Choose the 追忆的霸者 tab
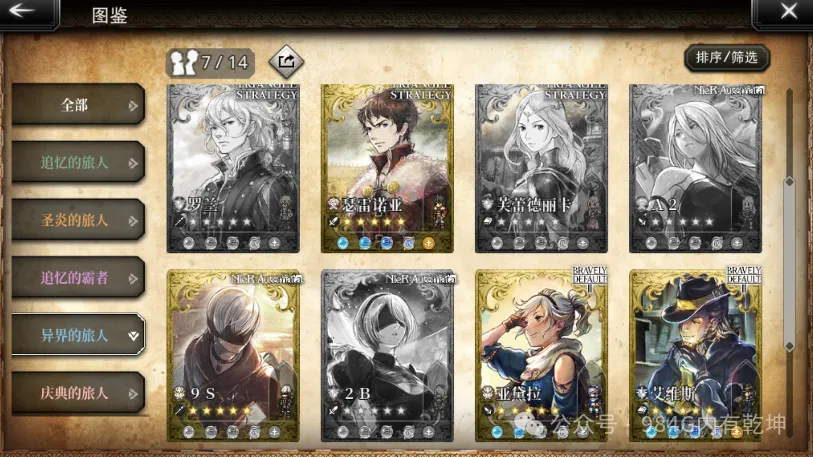This screenshot has width=813, height=457. coord(77,277)
